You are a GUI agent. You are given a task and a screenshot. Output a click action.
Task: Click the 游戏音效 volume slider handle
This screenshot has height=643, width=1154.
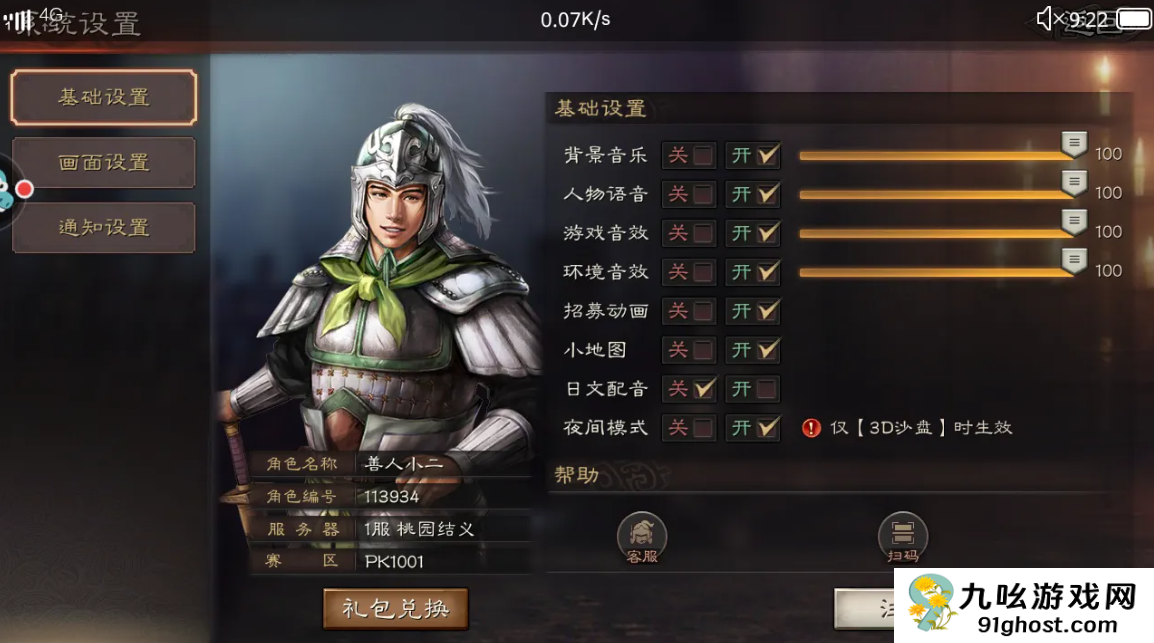pyautogui.click(x=1074, y=222)
